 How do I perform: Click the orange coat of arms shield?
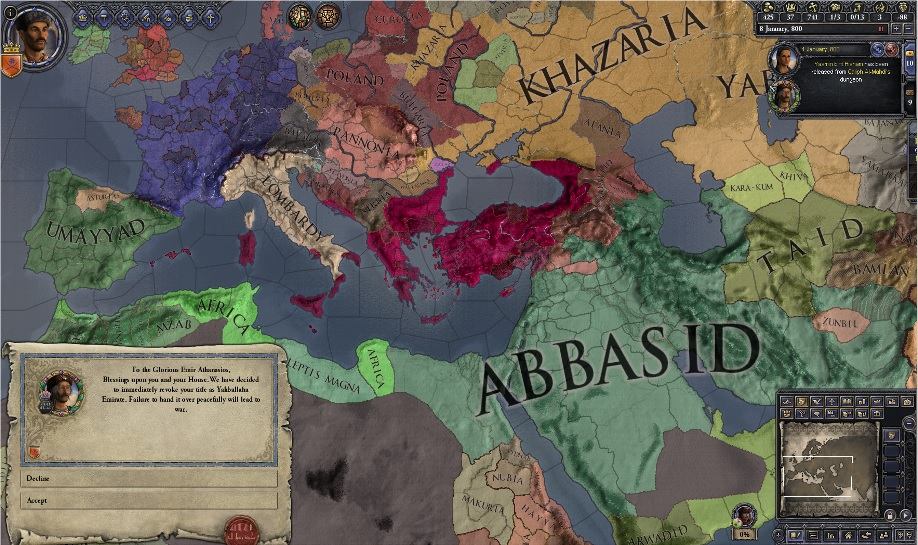(11, 68)
